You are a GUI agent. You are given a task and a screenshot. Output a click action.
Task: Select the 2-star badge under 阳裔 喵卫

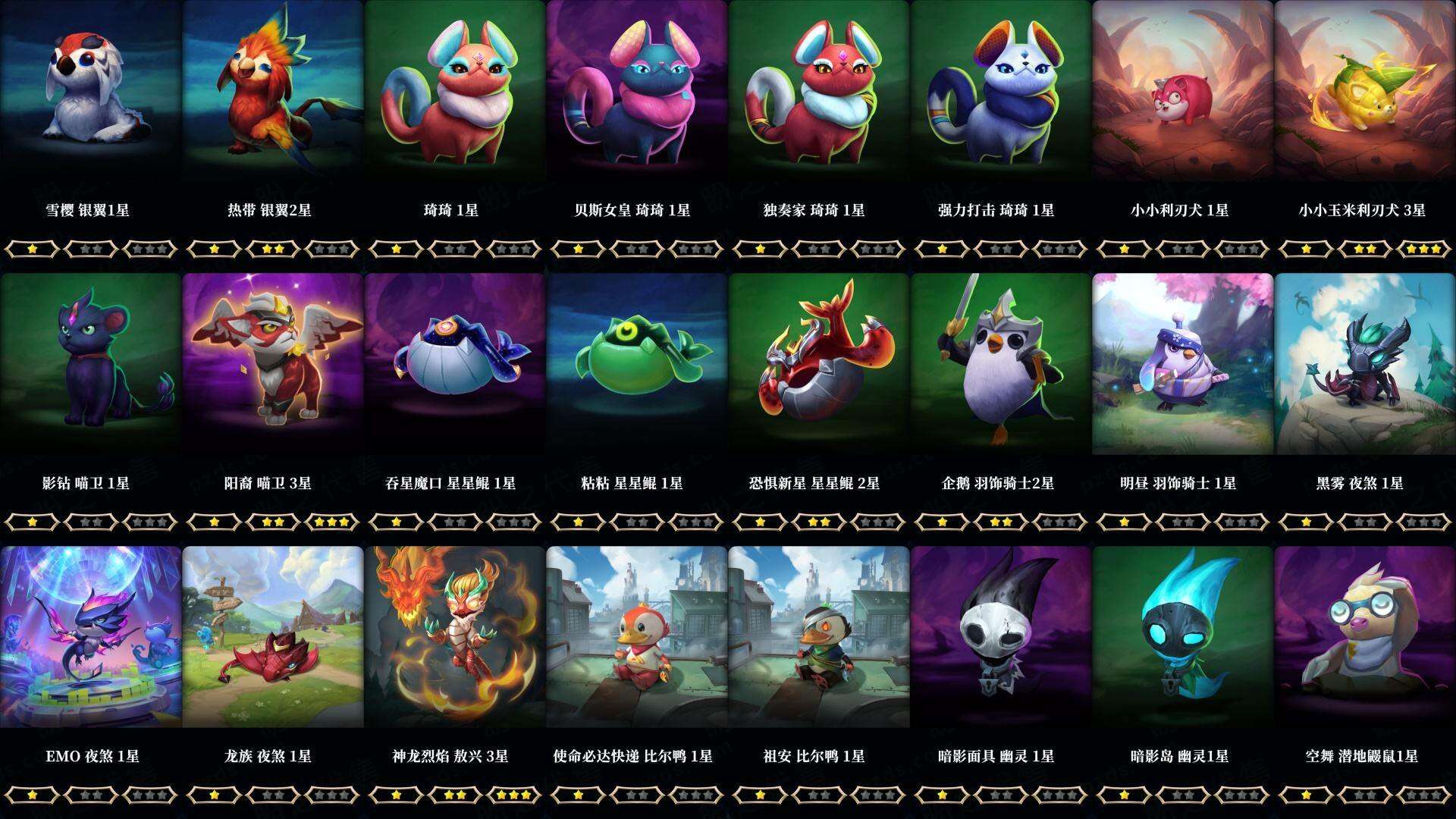click(273, 522)
